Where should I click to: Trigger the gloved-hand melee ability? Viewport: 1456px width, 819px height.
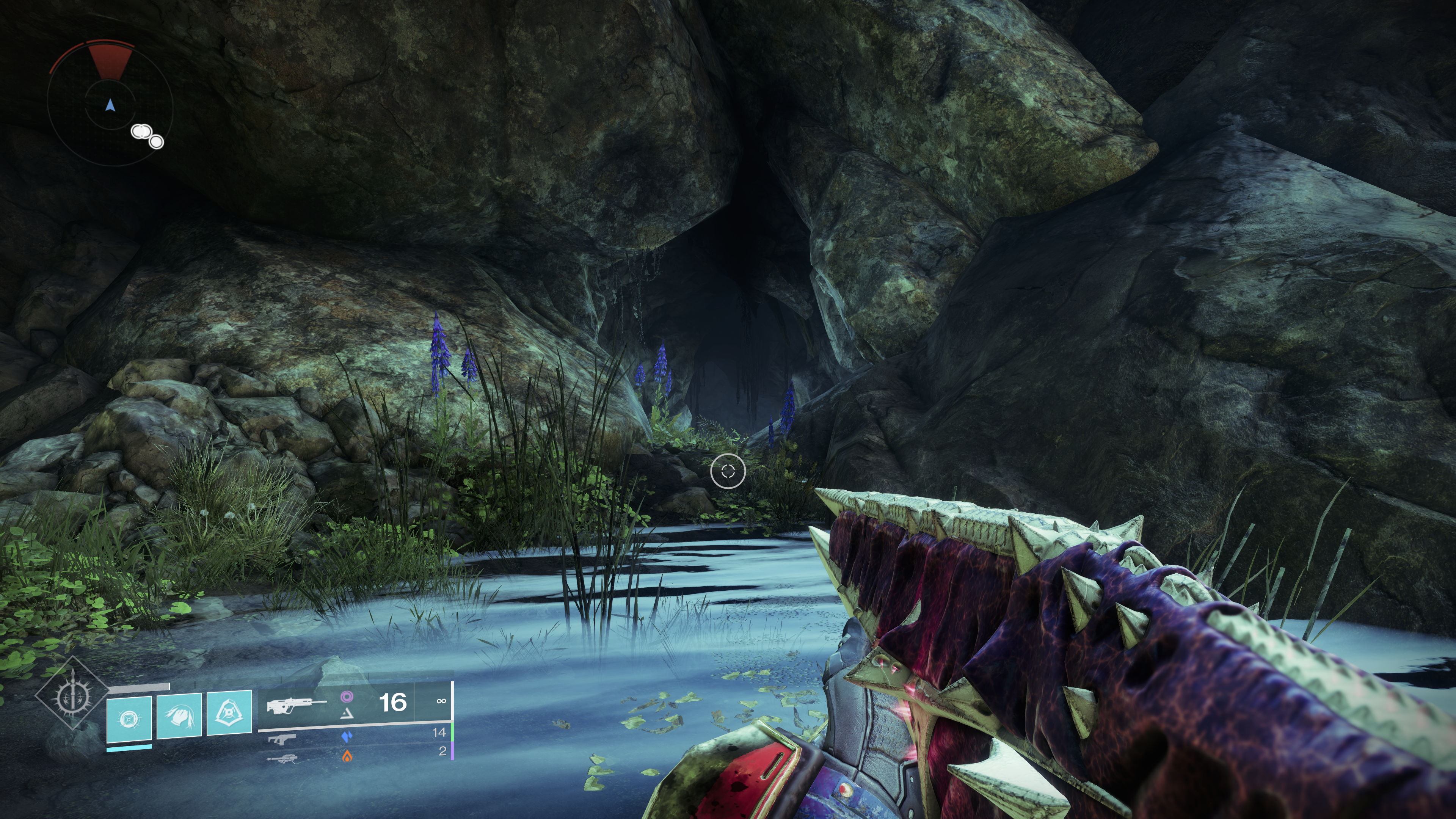tap(179, 715)
